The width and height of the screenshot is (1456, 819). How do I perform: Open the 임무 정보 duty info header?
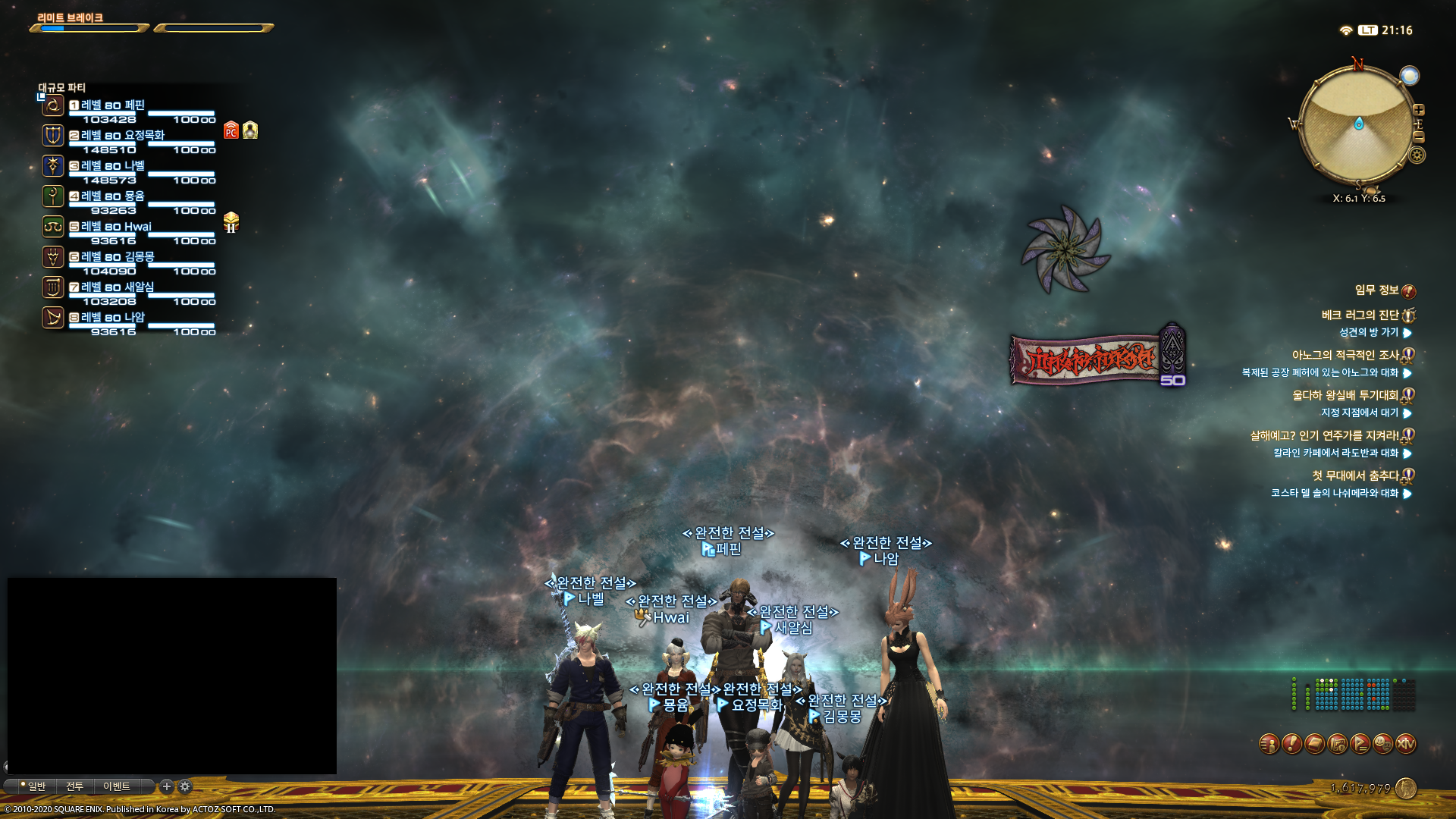click(x=1376, y=290)
